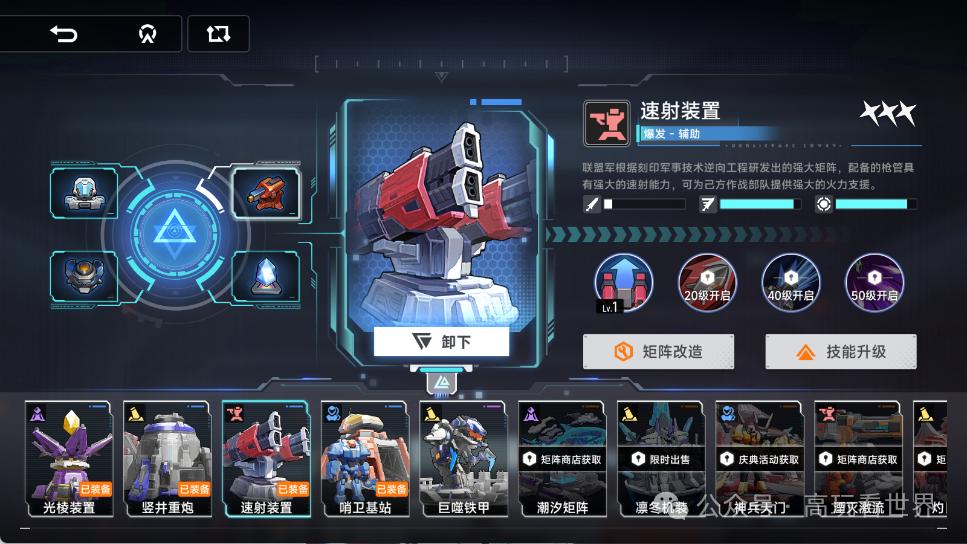Image resolution: width=967 pixels, height=544 pixels.
Task: Open 技能升级 skill upgrade
Action: [841, 352]
